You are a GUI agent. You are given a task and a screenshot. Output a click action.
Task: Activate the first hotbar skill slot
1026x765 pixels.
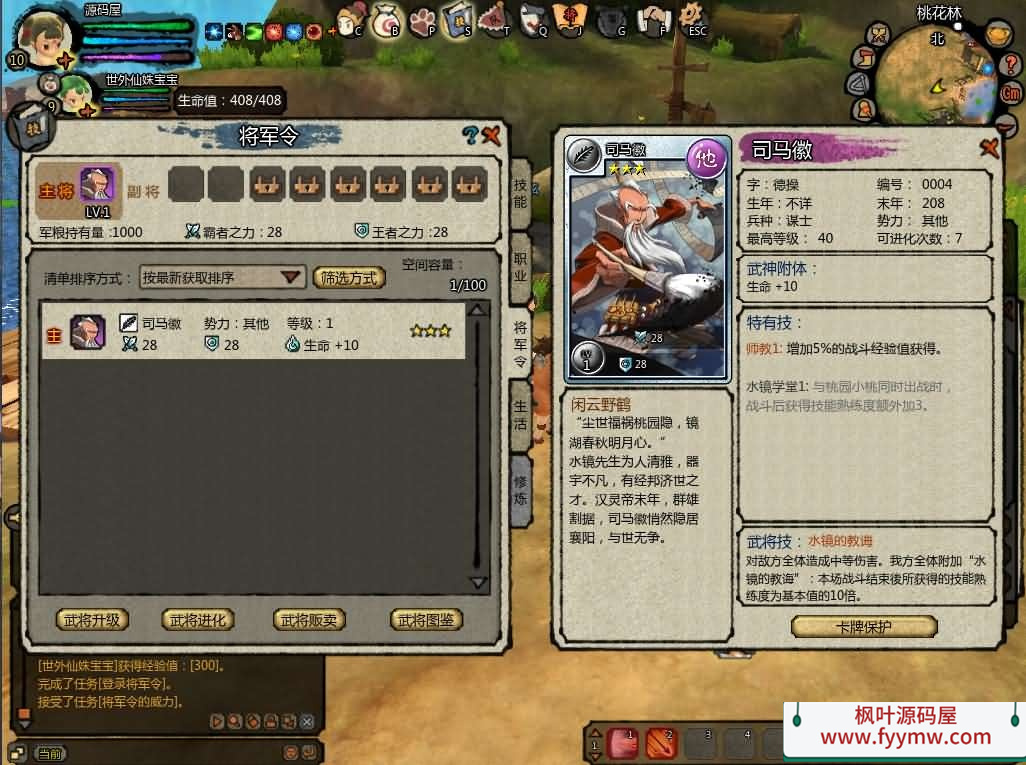point(622,742)
